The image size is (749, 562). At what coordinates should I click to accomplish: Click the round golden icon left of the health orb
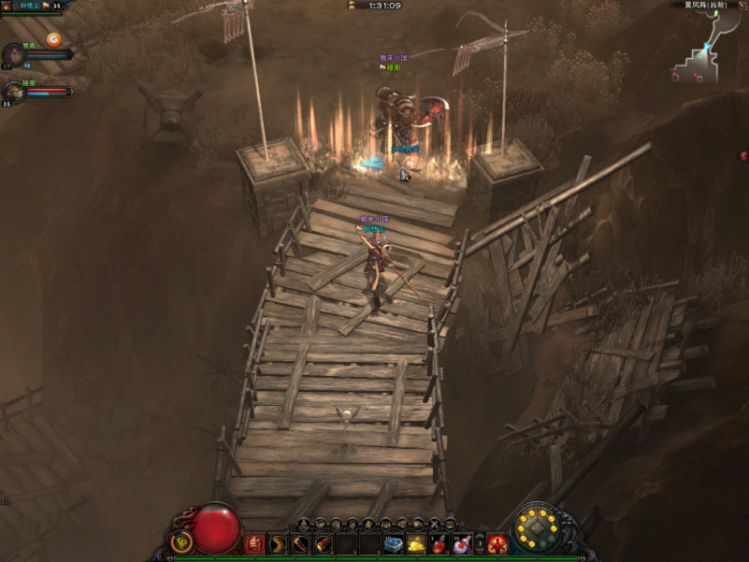pyautogui.click(x=181, y=542)
